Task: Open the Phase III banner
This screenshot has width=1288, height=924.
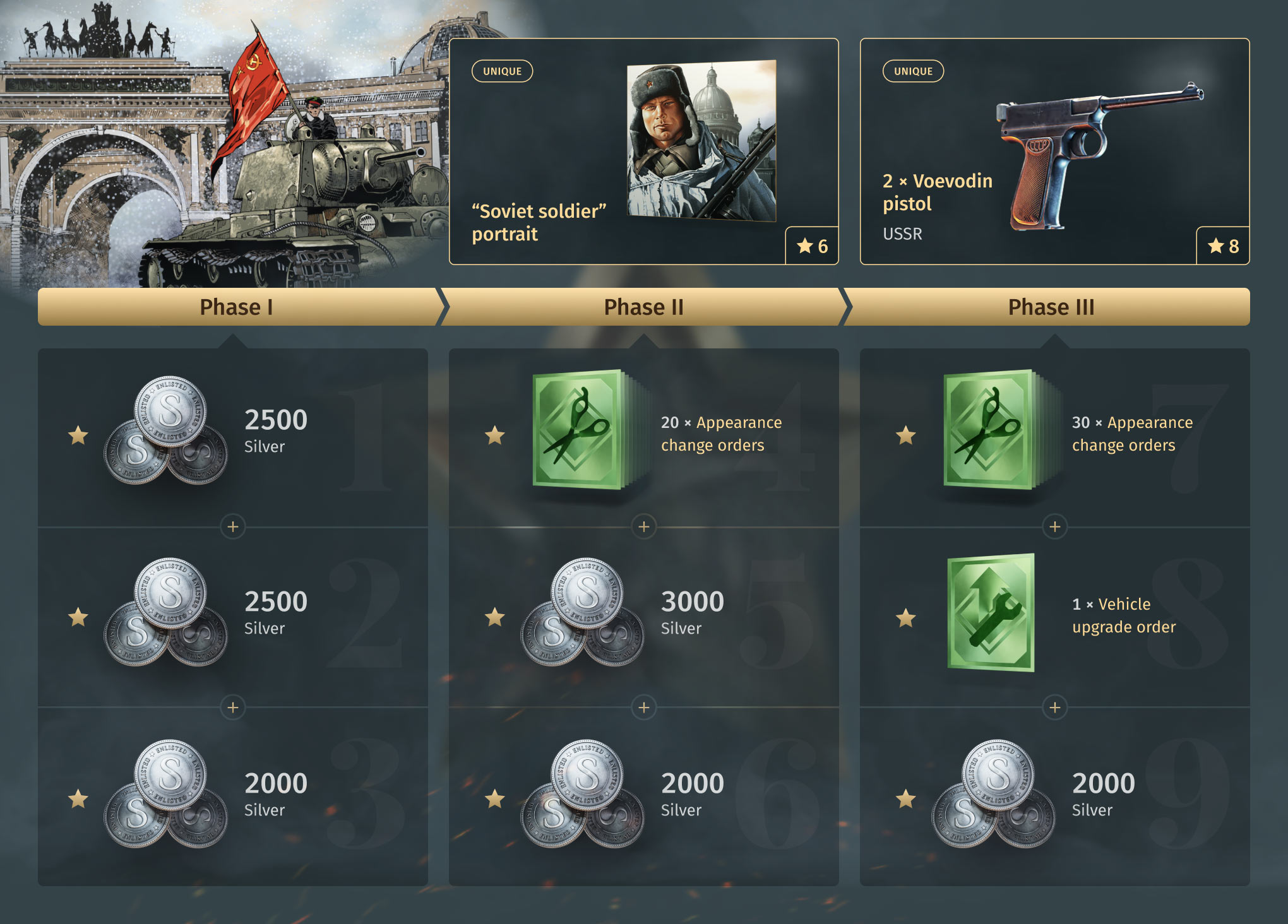Action: pyautogui.click(x=1051, y=307)
